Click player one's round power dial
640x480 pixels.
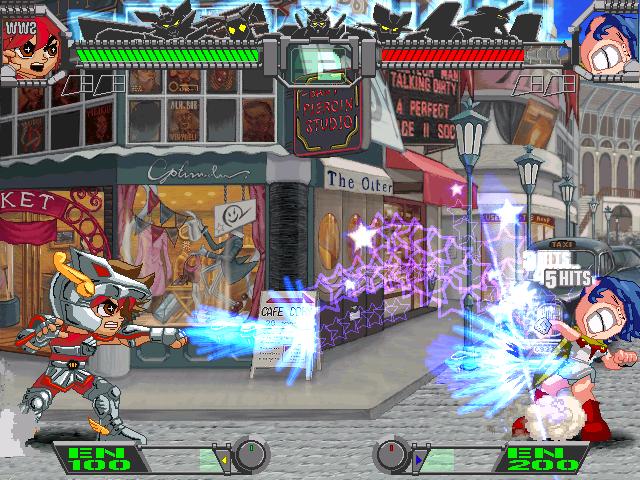252,457
